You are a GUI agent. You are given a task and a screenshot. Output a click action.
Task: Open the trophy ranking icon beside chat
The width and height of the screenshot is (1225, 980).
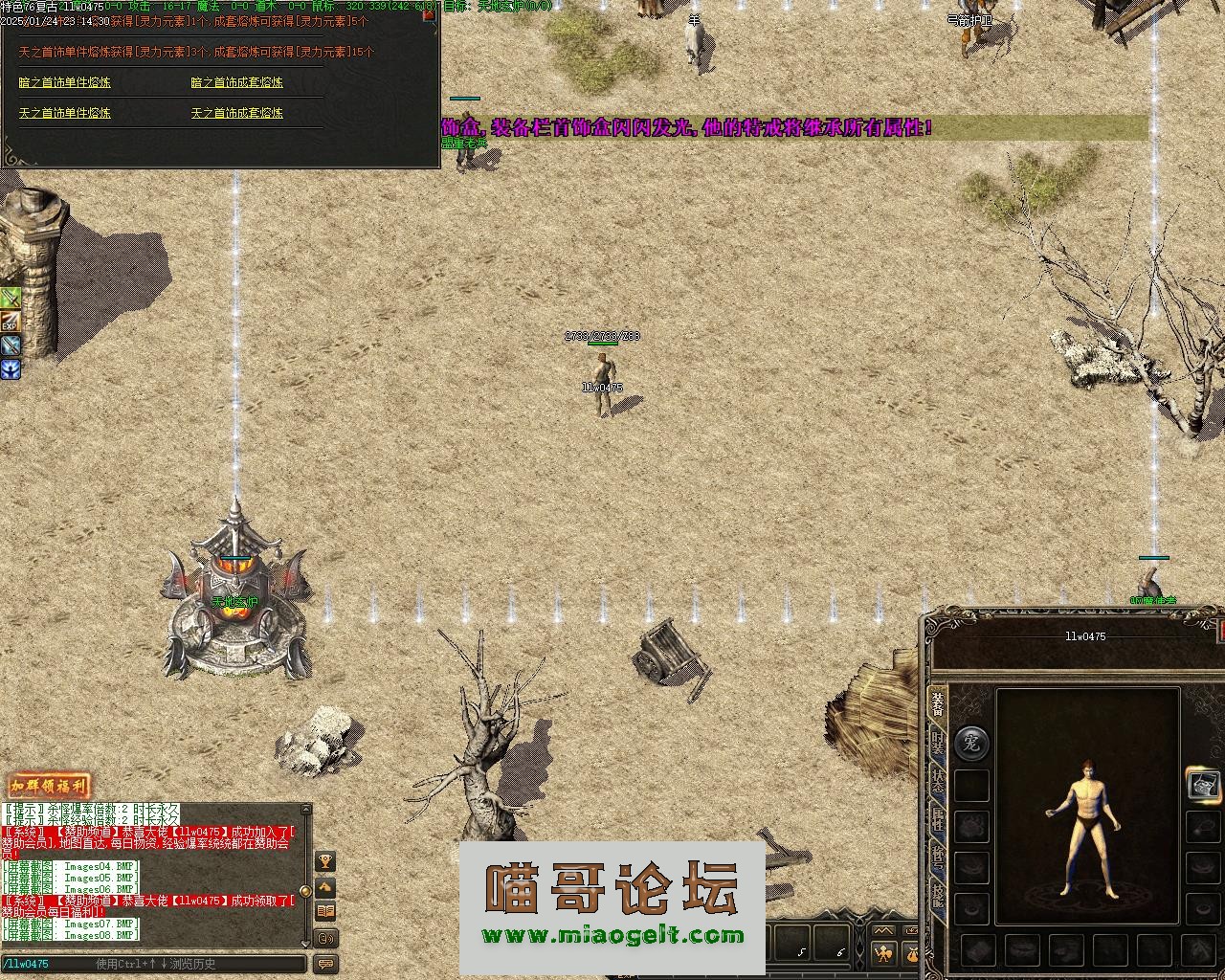click(325, 862)
